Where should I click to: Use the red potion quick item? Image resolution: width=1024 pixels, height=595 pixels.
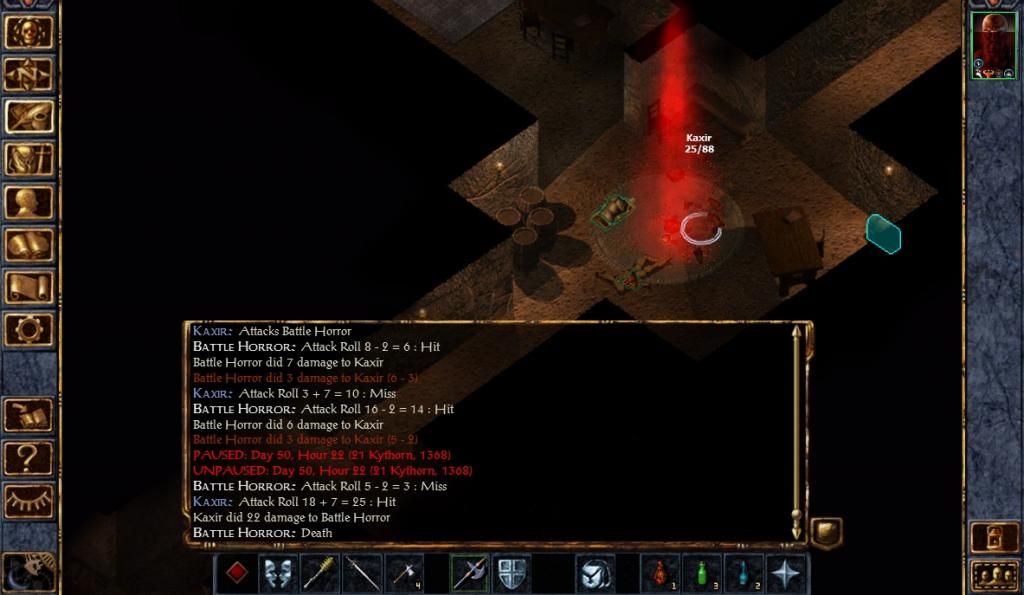(660, 573)
